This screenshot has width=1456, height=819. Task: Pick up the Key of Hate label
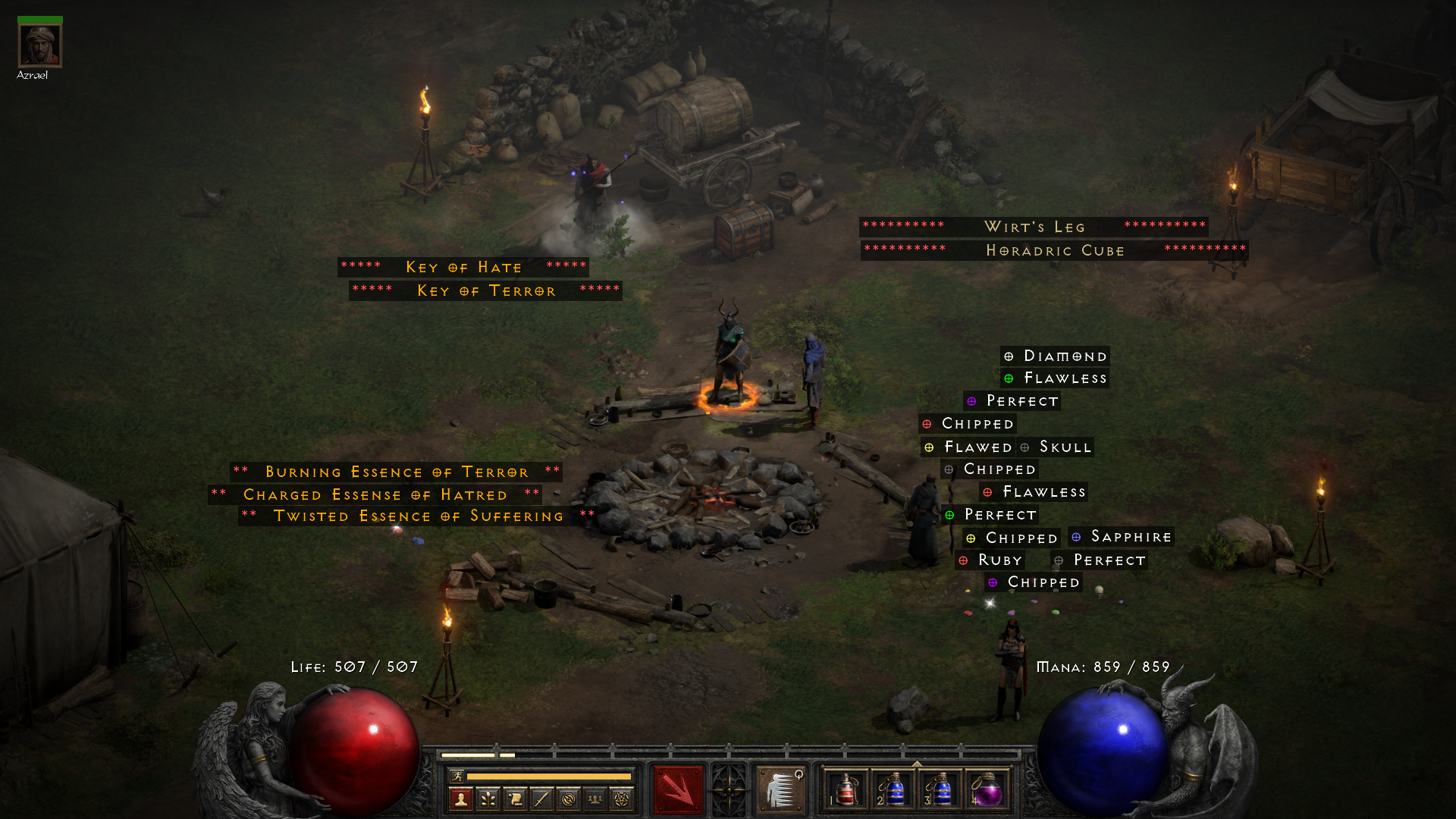pos(463,267)
